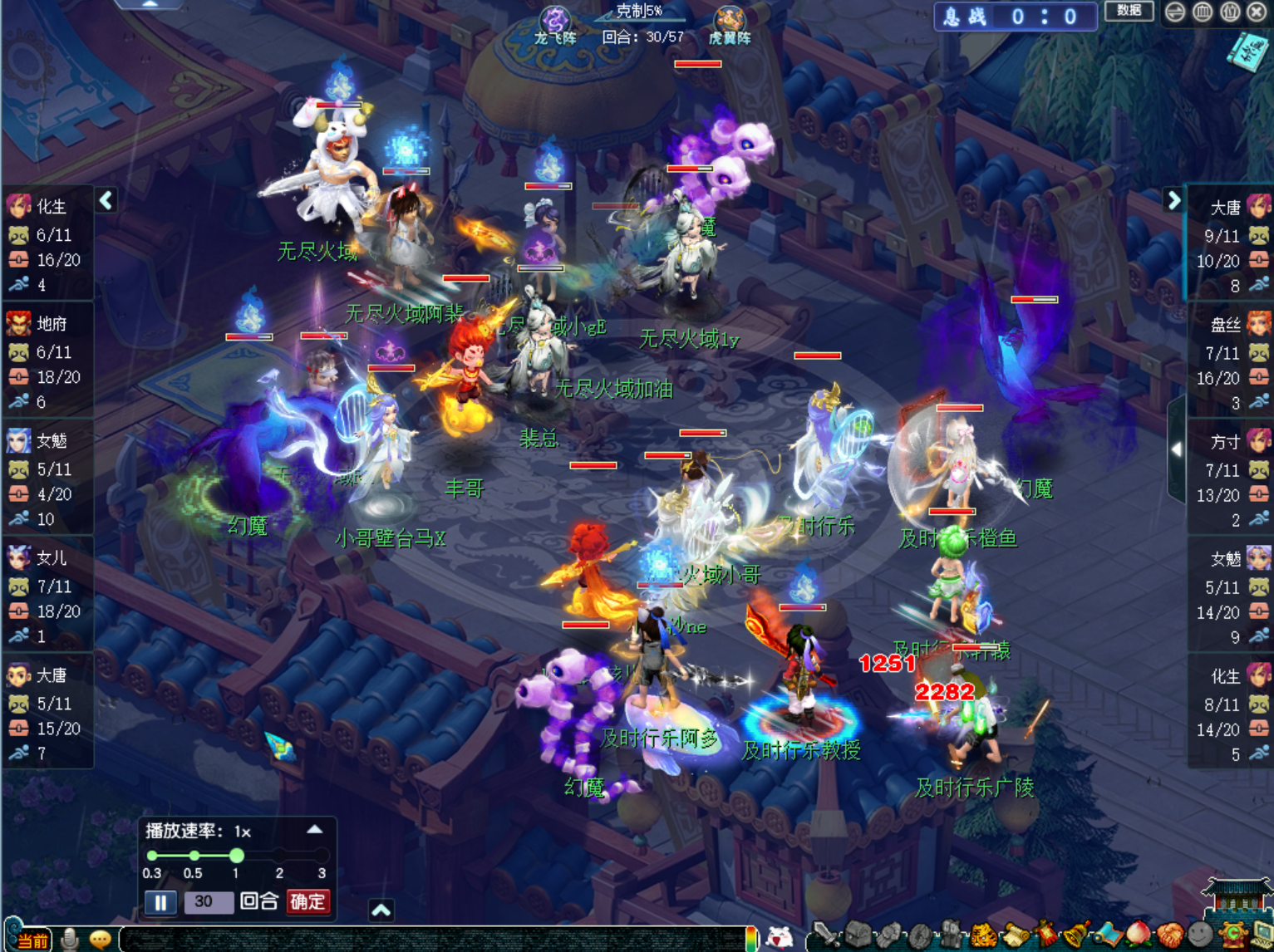Screen dimensions: 1274x952
Task: Click the tiger head icon in the toolbar
Action: point(983,936)
